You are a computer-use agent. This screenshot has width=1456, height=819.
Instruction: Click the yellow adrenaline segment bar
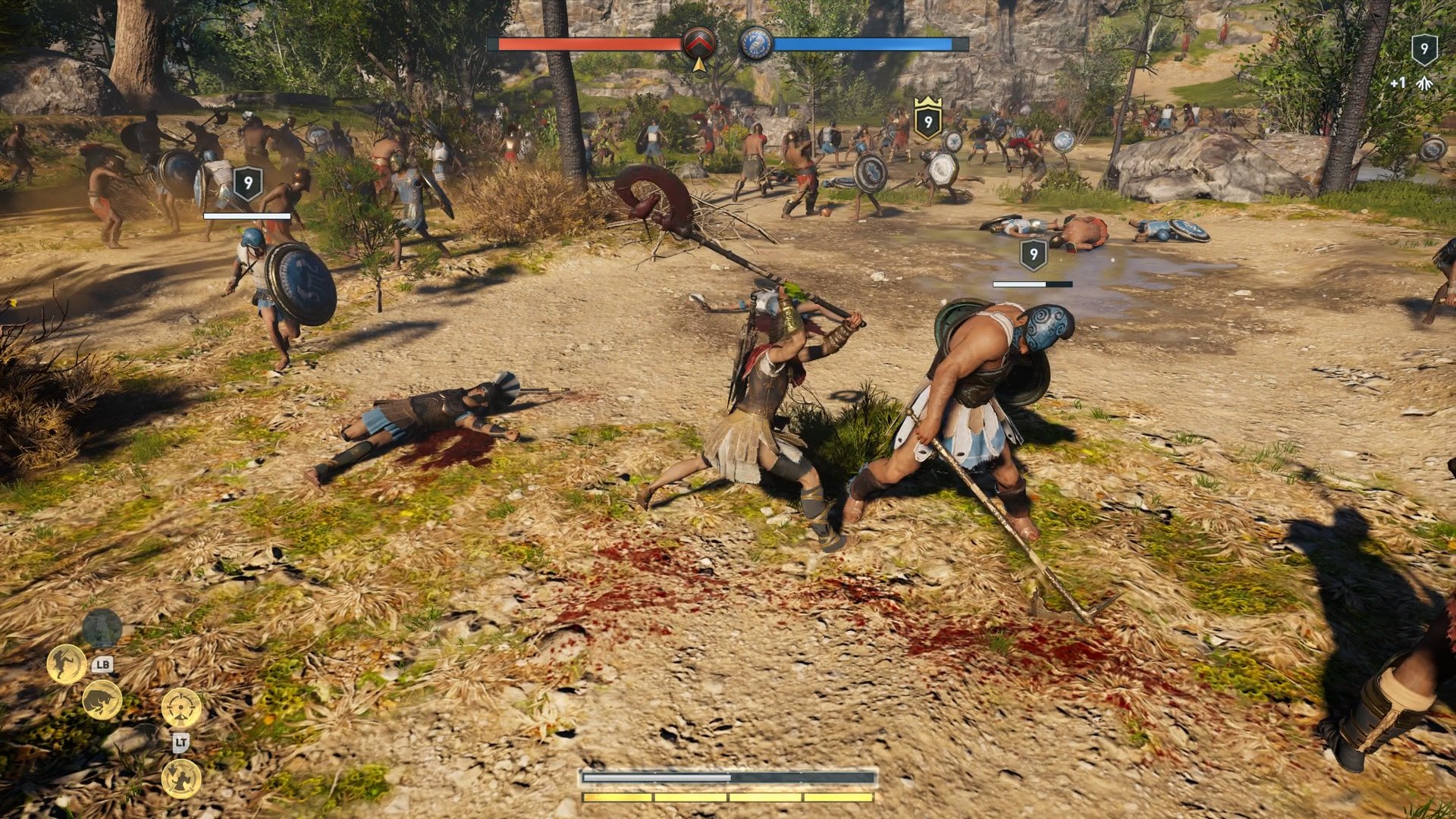728,797
